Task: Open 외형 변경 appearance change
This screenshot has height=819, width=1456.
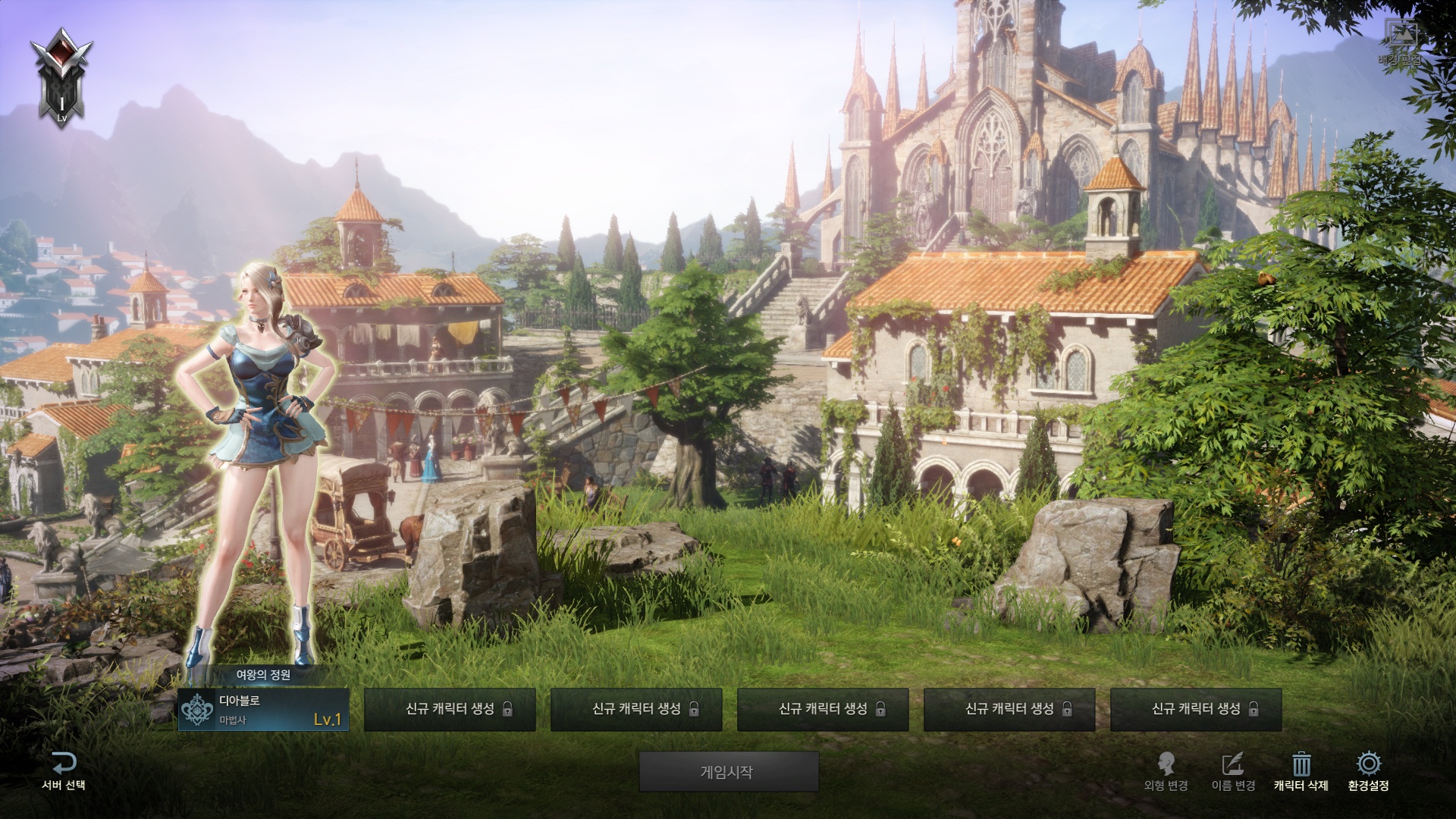Action: click(1166, 771)
